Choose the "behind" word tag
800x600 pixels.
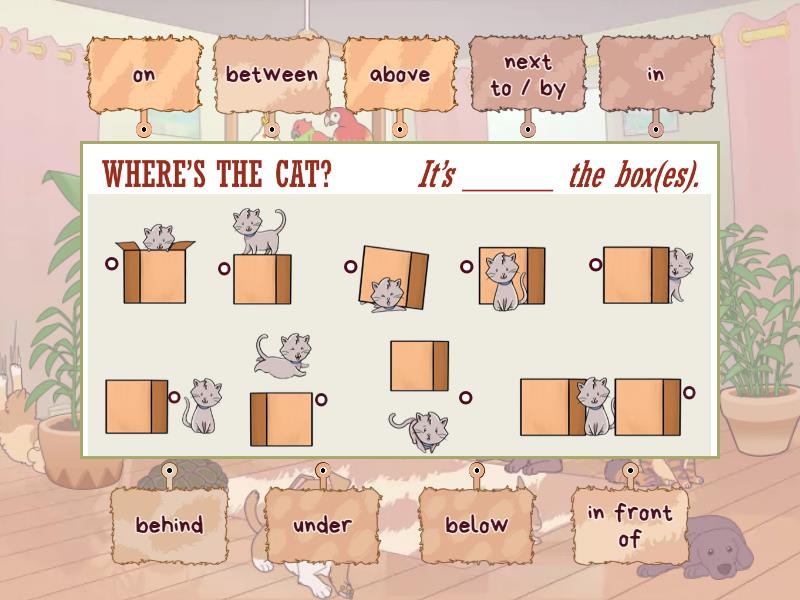(x=169, y=525)
